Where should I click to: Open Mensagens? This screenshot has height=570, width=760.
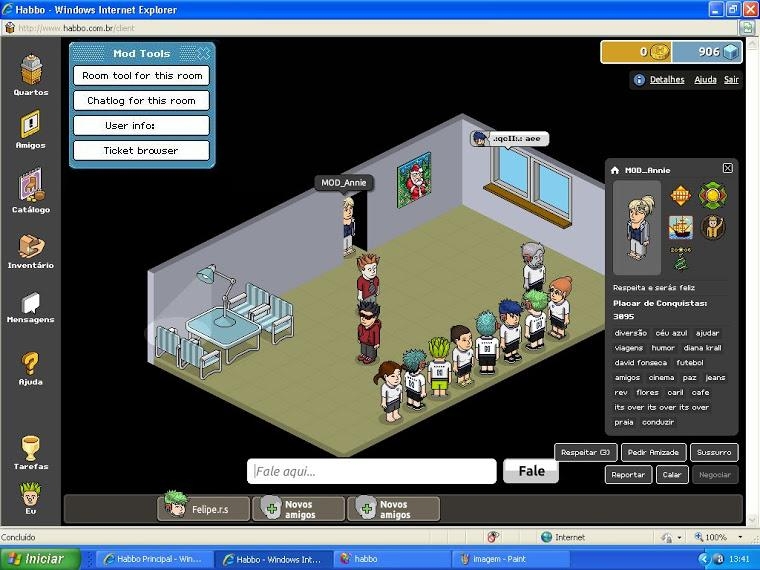click(31, 303)
